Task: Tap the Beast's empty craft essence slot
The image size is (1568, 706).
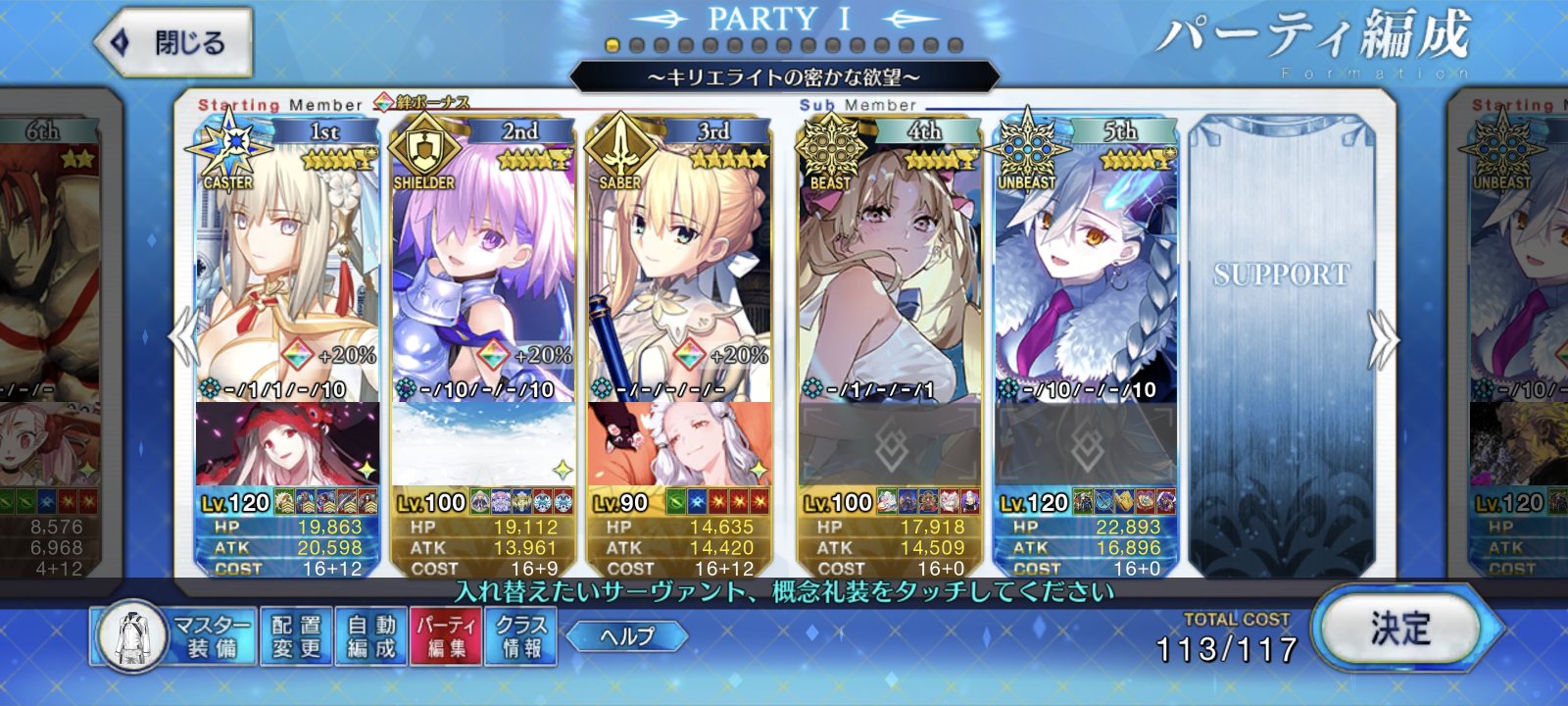Action: [890, 444]
